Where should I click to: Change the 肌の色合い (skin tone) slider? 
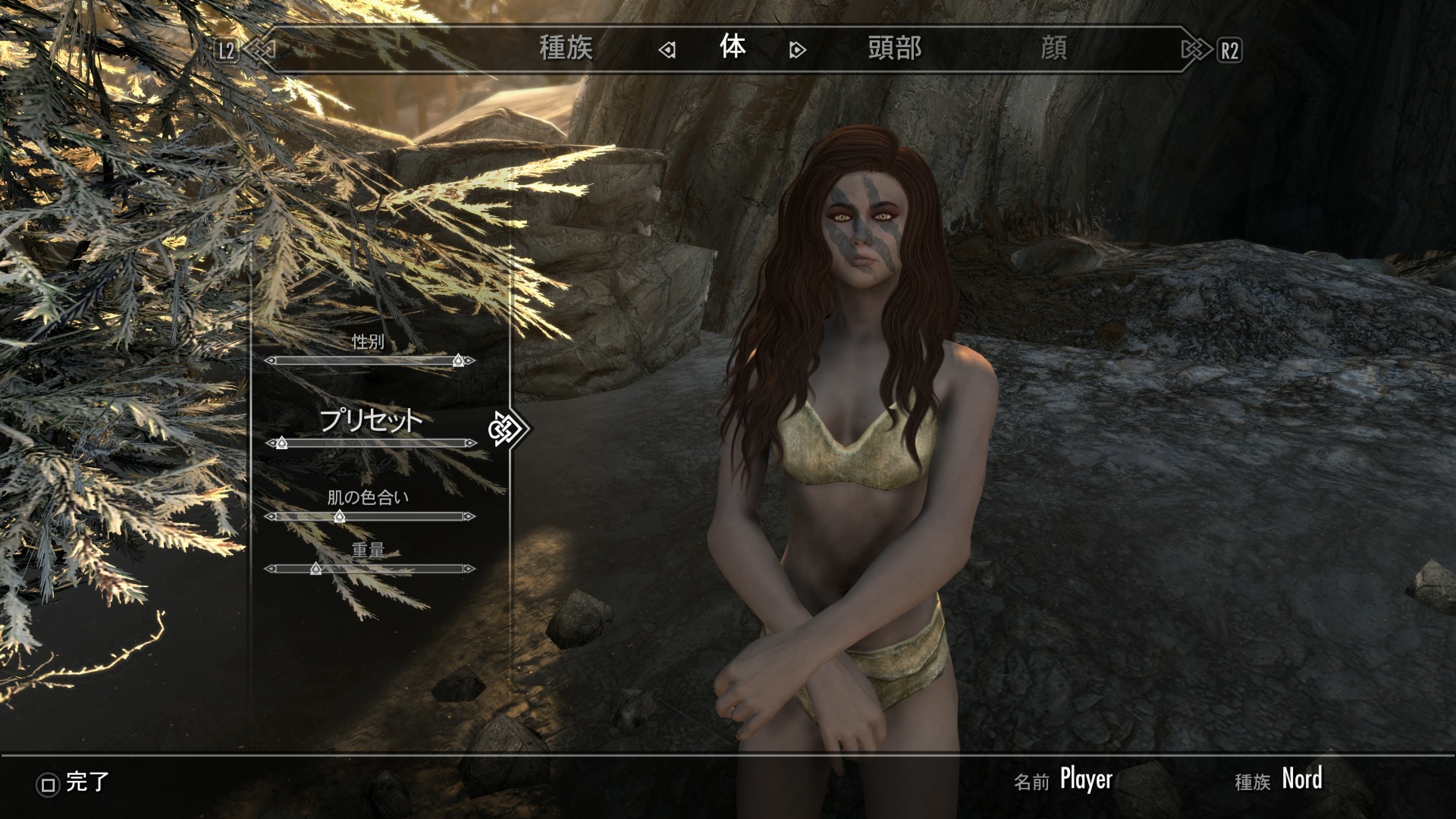point(370,516)
